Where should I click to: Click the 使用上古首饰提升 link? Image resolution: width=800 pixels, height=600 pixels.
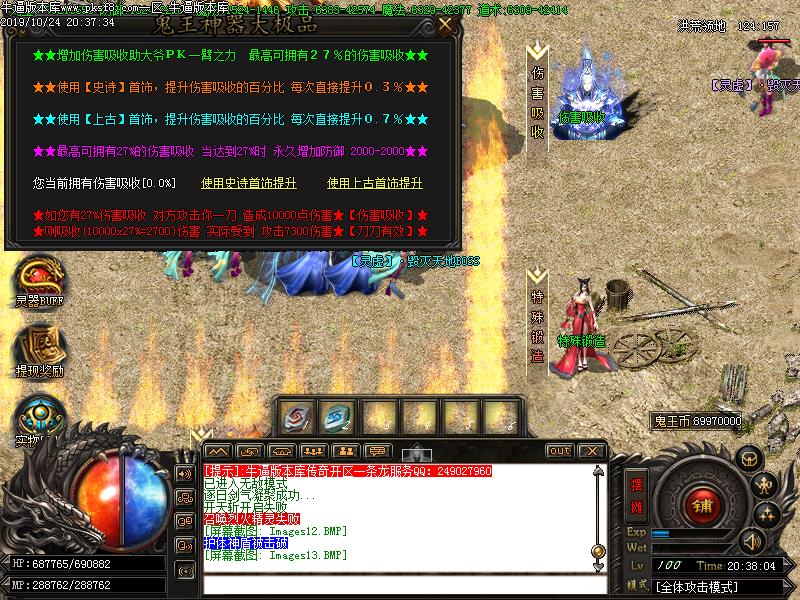tap(375, 184)
